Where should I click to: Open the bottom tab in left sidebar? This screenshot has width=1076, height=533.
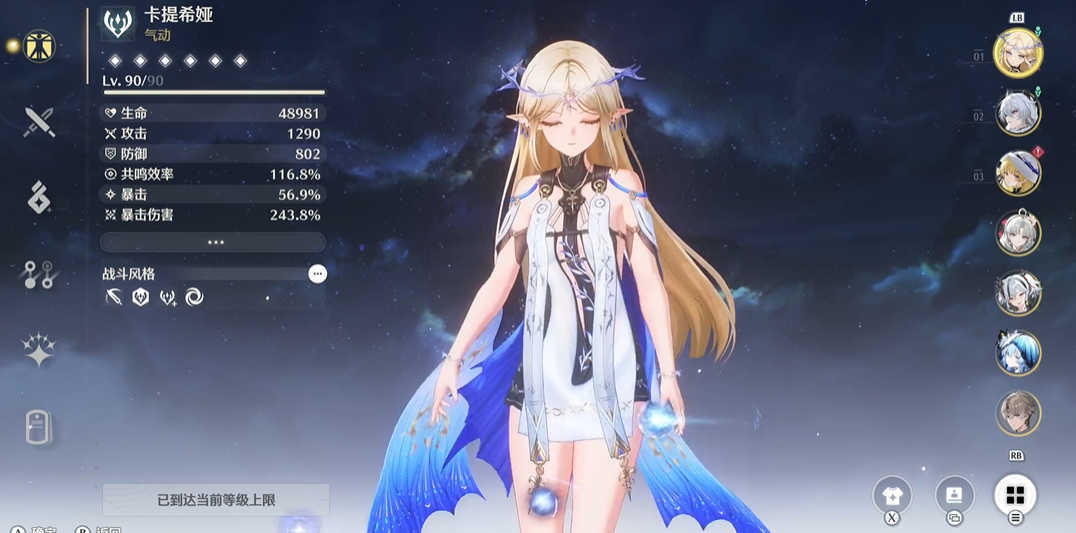tap(39, 426)
